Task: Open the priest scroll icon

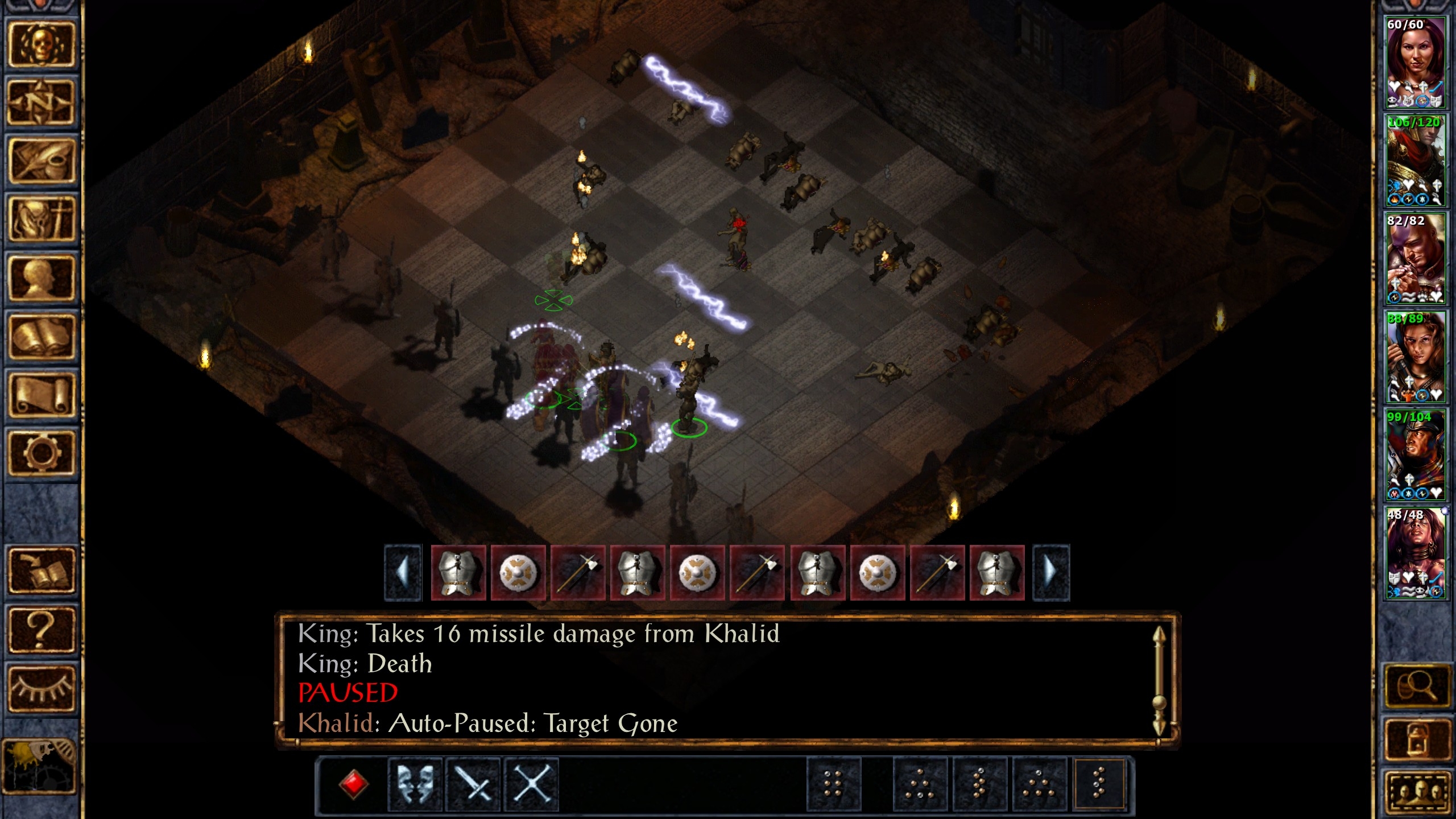Action: click(x=41, y=395)
